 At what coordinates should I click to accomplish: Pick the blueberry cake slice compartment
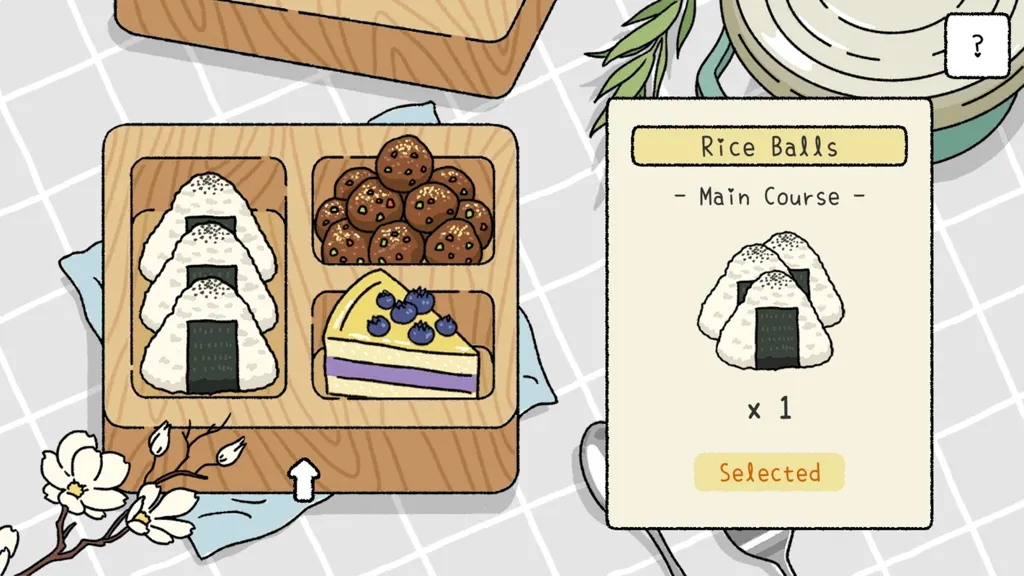403,340
